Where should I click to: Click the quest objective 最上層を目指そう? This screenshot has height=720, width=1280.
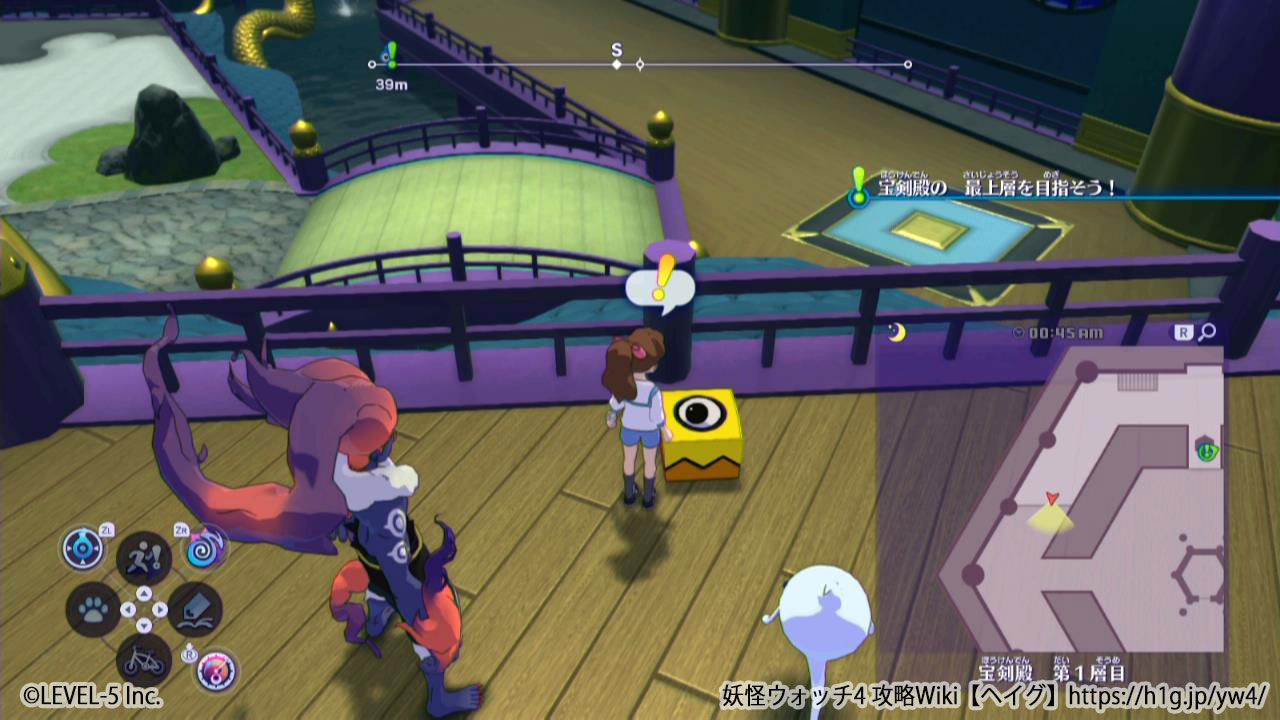pos(996,186)
